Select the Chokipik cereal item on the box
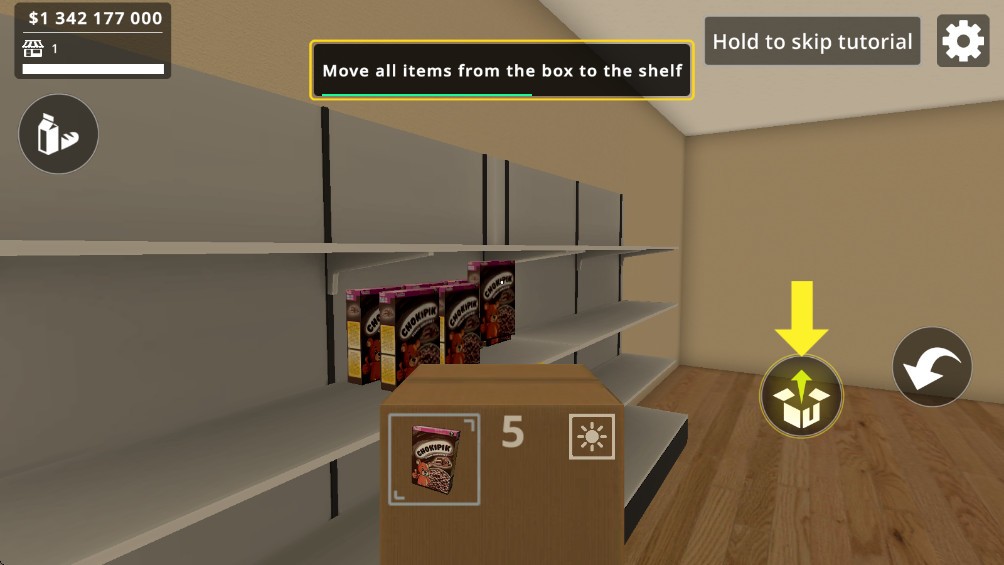This screenshot has height=565, width=1004. (x=434, y=459)
